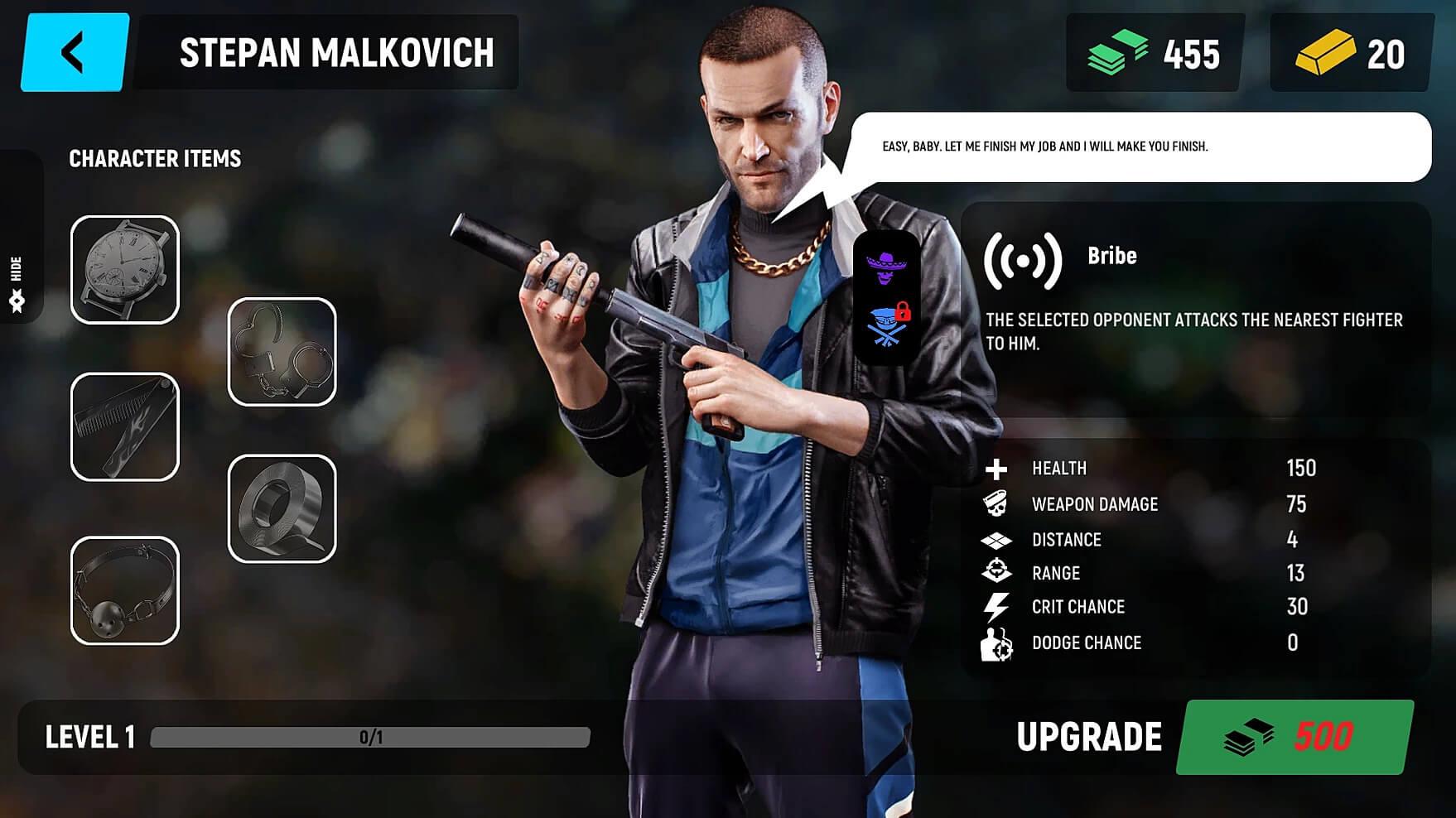Go back with the blue arrow button
The image size is (1456, 818).
point(75,52)
